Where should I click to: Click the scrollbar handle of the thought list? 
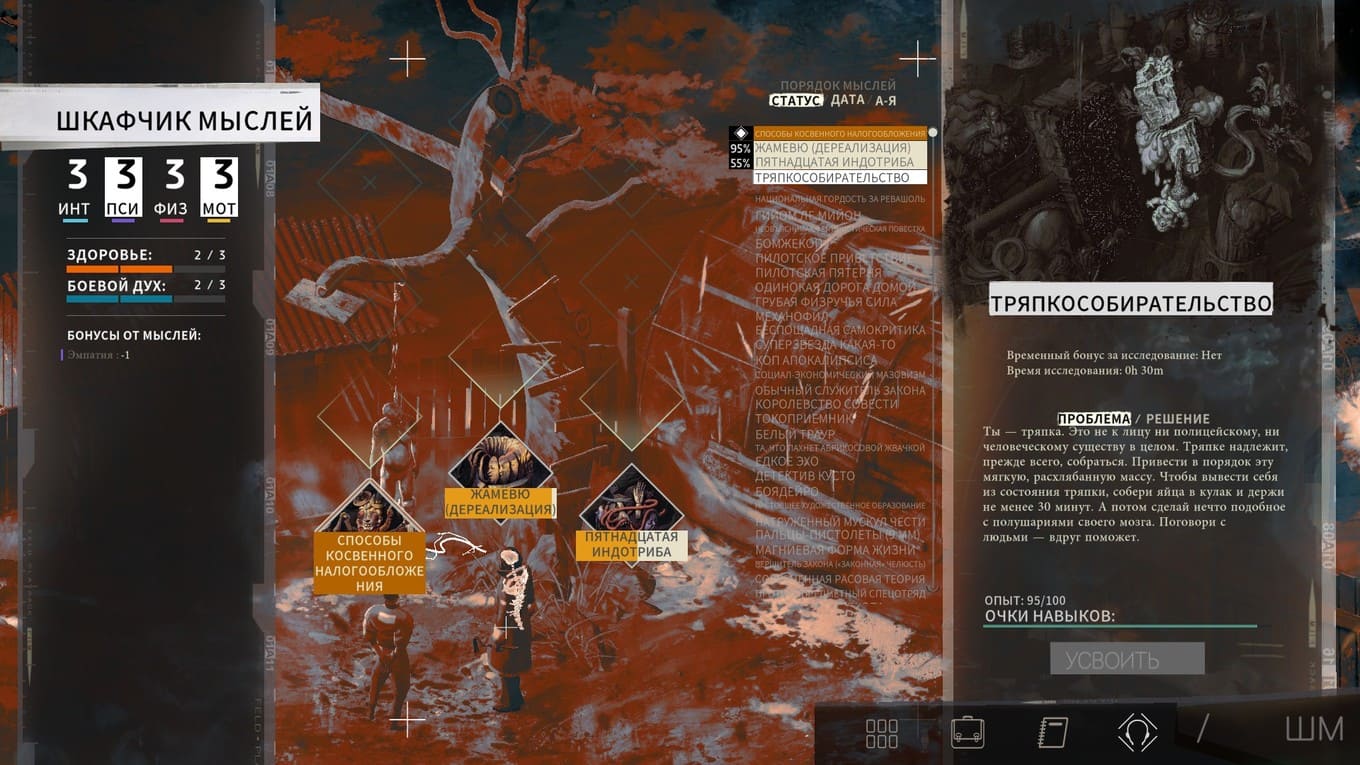[932, 131]
